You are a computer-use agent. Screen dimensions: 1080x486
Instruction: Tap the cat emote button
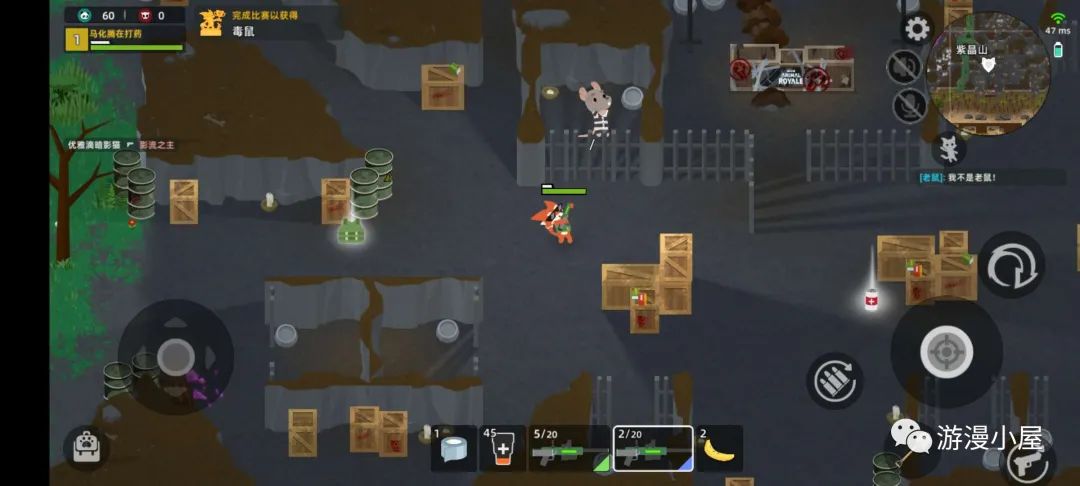click(x=948, y=149)
